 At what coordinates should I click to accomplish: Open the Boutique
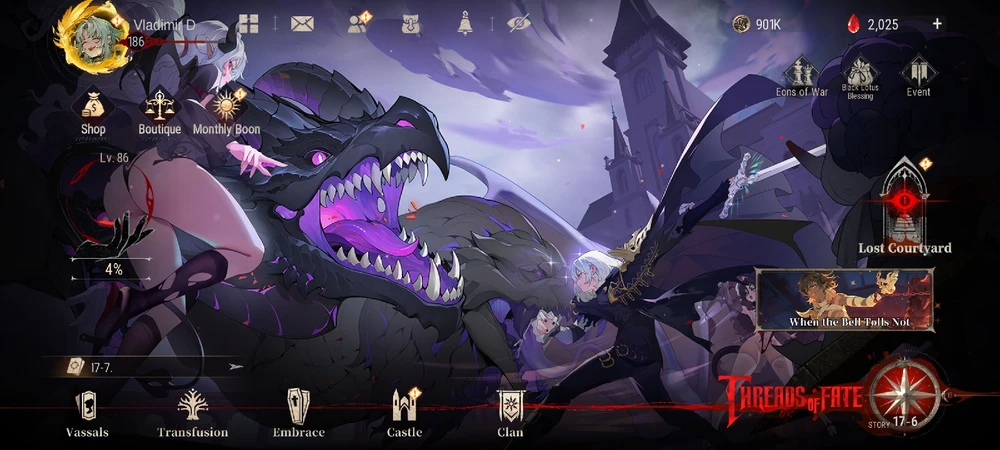(x=160, y=111)
